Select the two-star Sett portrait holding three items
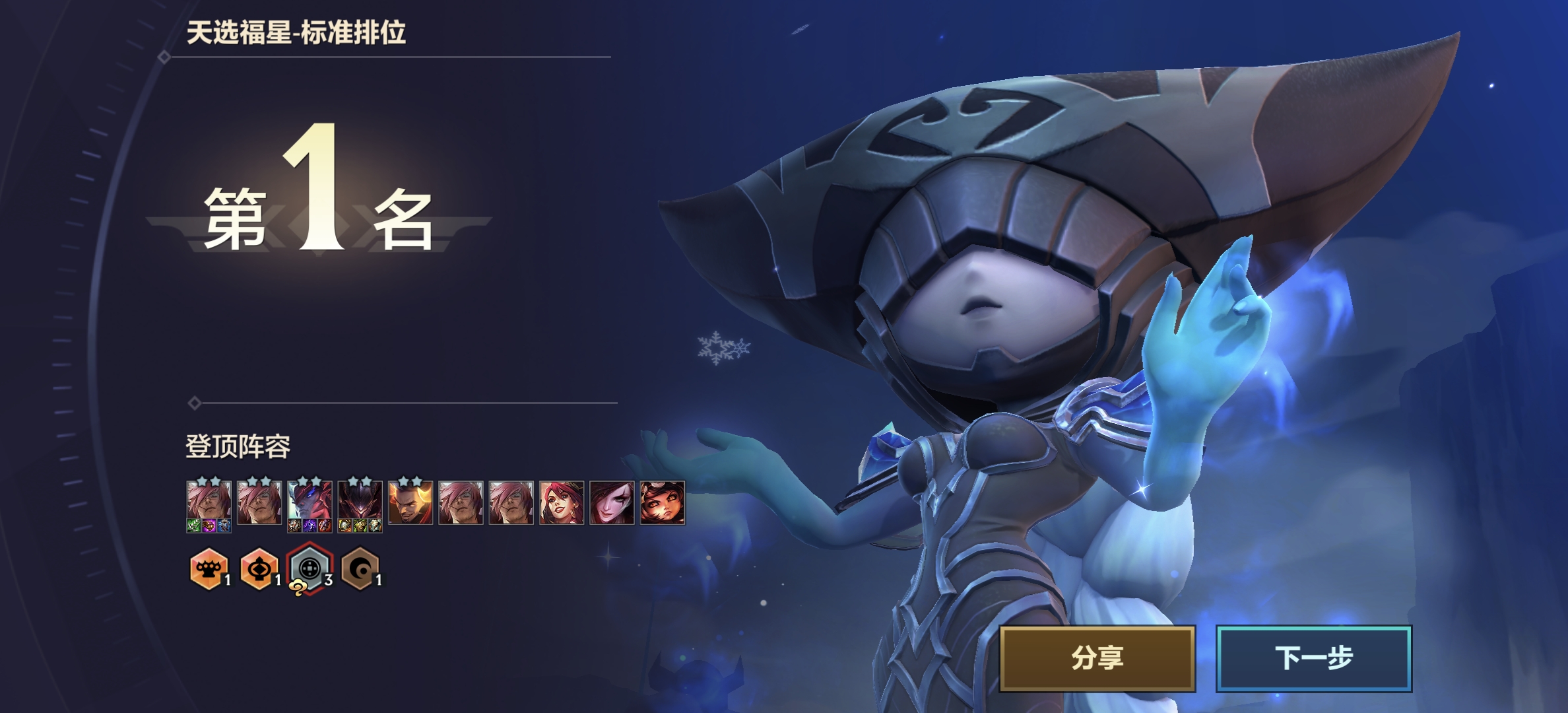Image resolution: width=1568 pixels, height=713 pixels. tap(209, 504)
